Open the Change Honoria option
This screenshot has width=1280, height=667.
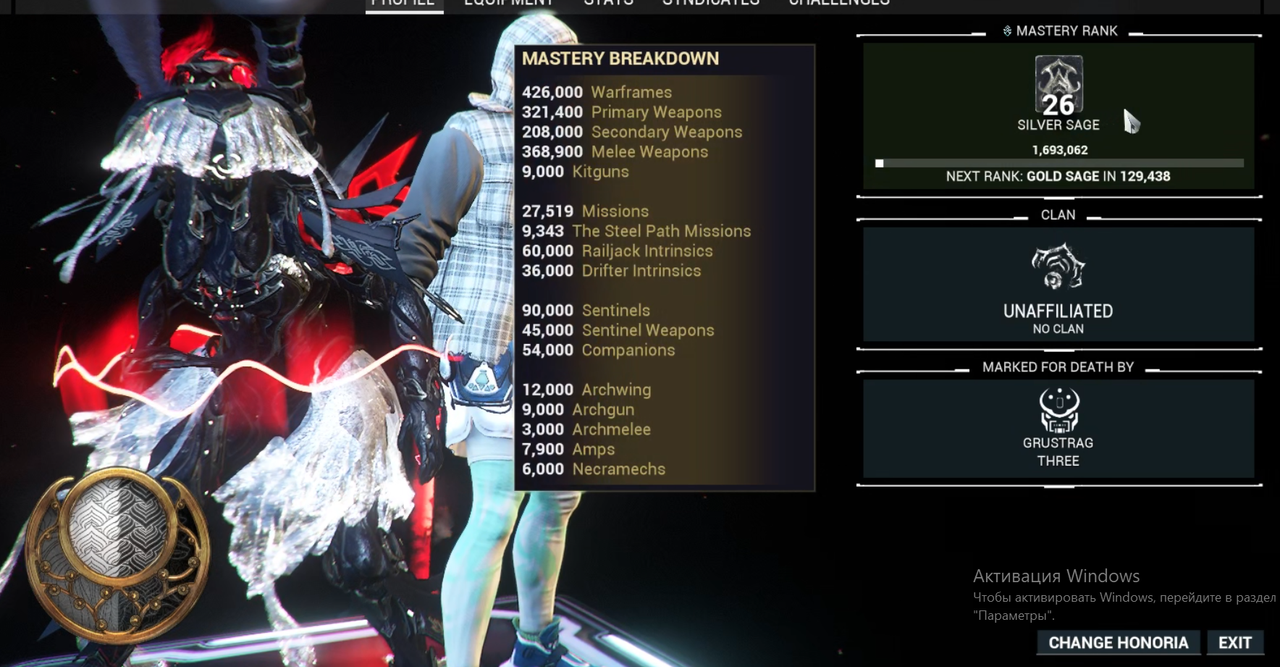click(x=1118, y=643)
